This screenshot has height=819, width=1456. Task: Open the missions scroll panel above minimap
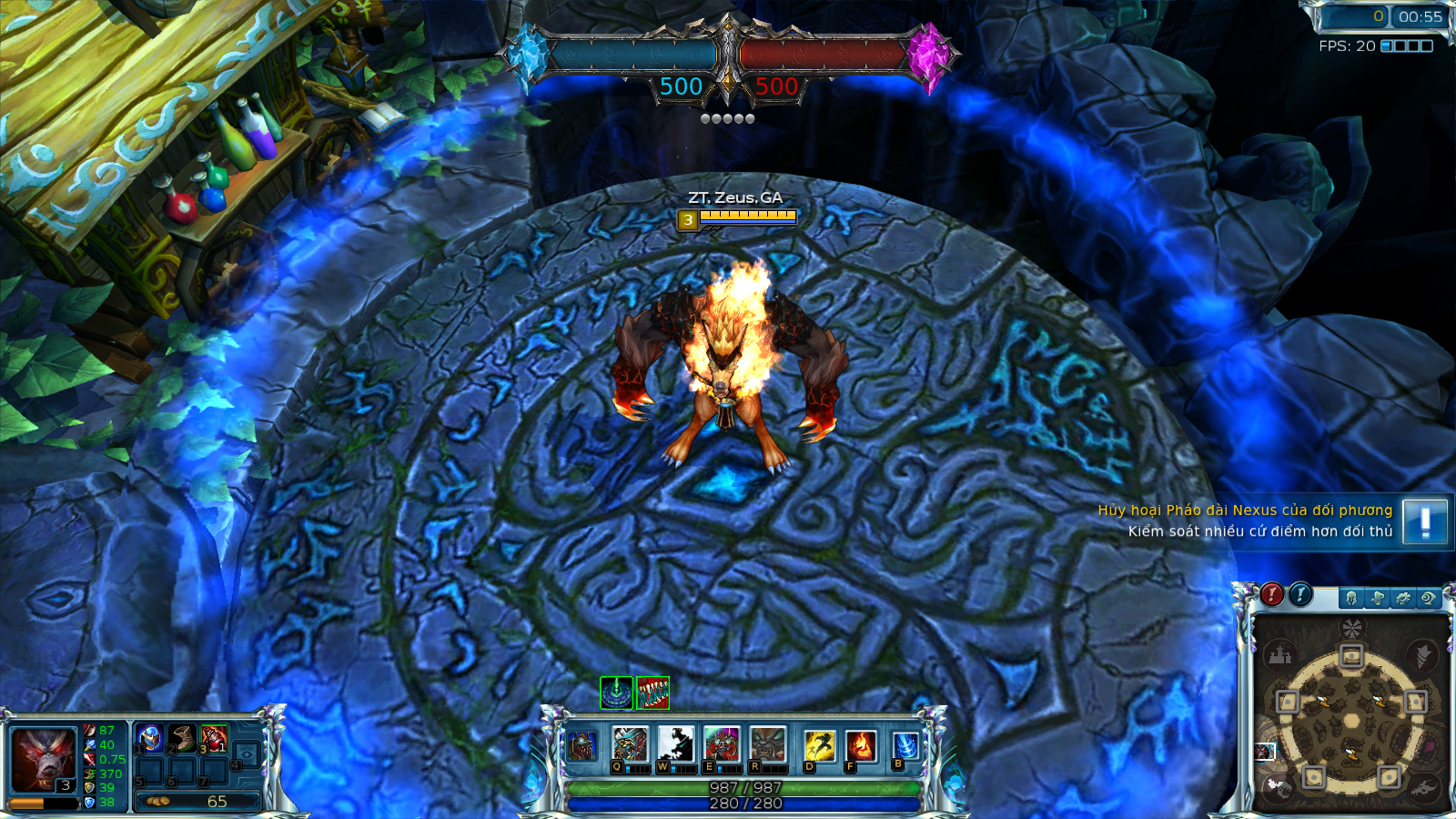[1378, 597]
